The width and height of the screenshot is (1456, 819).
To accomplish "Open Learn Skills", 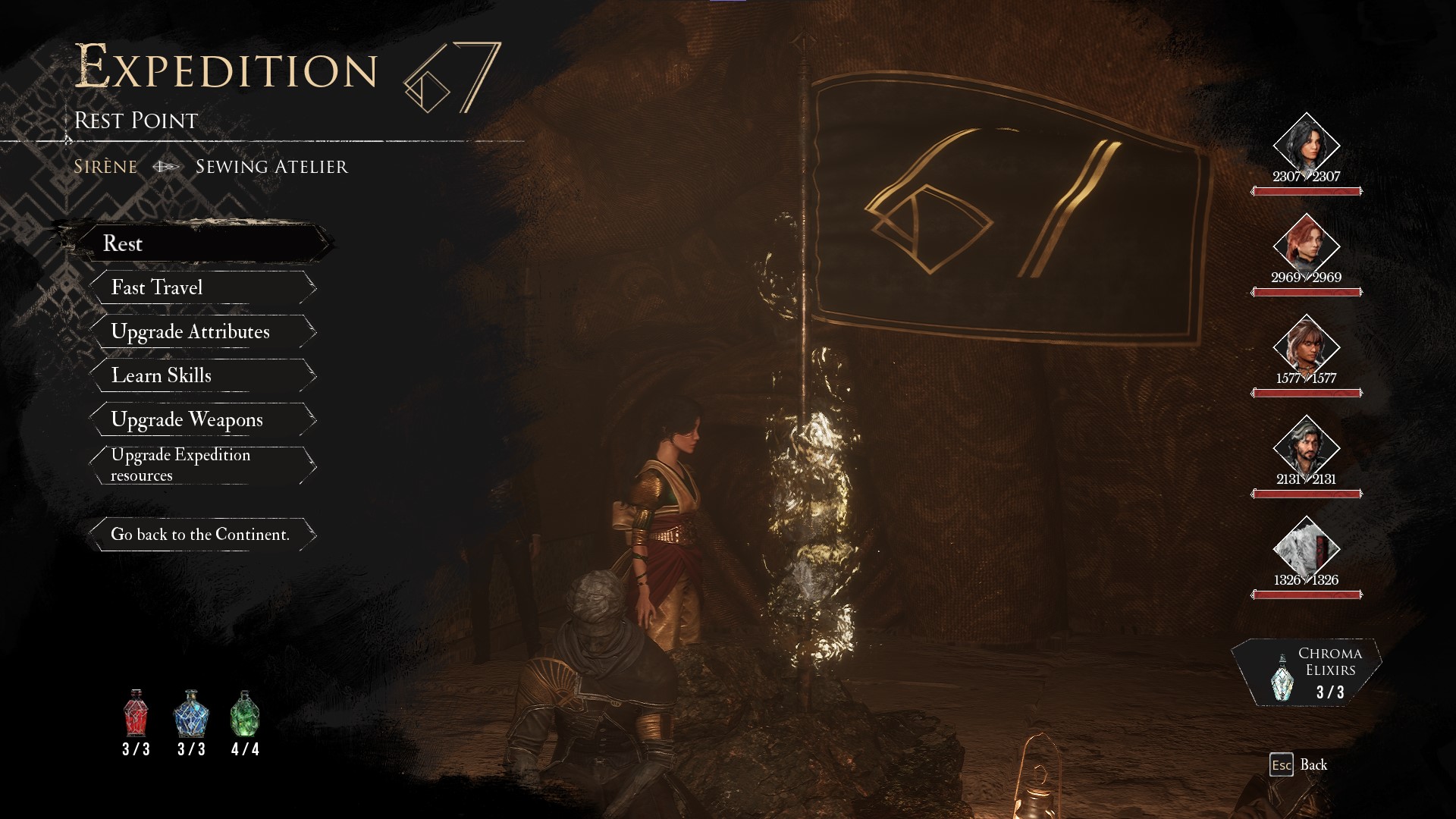I will click(x=202, y=375).
